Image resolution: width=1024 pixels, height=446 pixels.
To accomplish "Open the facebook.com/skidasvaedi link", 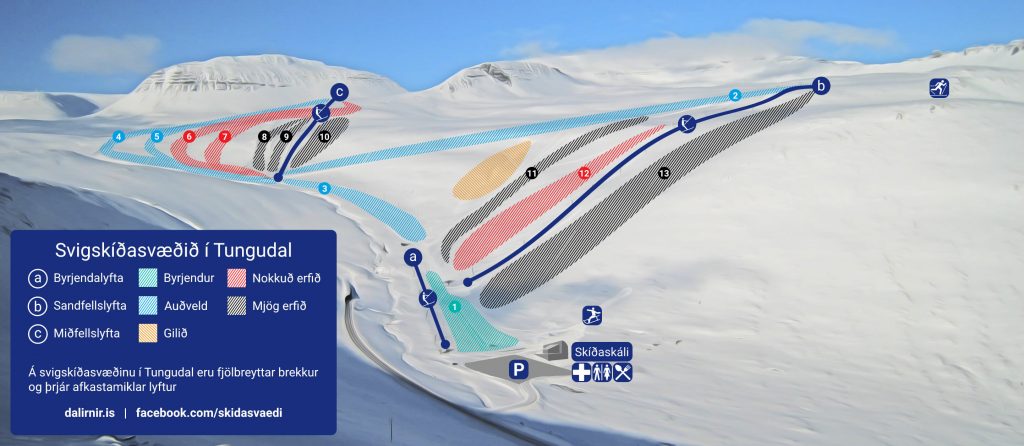I will 216,412.
